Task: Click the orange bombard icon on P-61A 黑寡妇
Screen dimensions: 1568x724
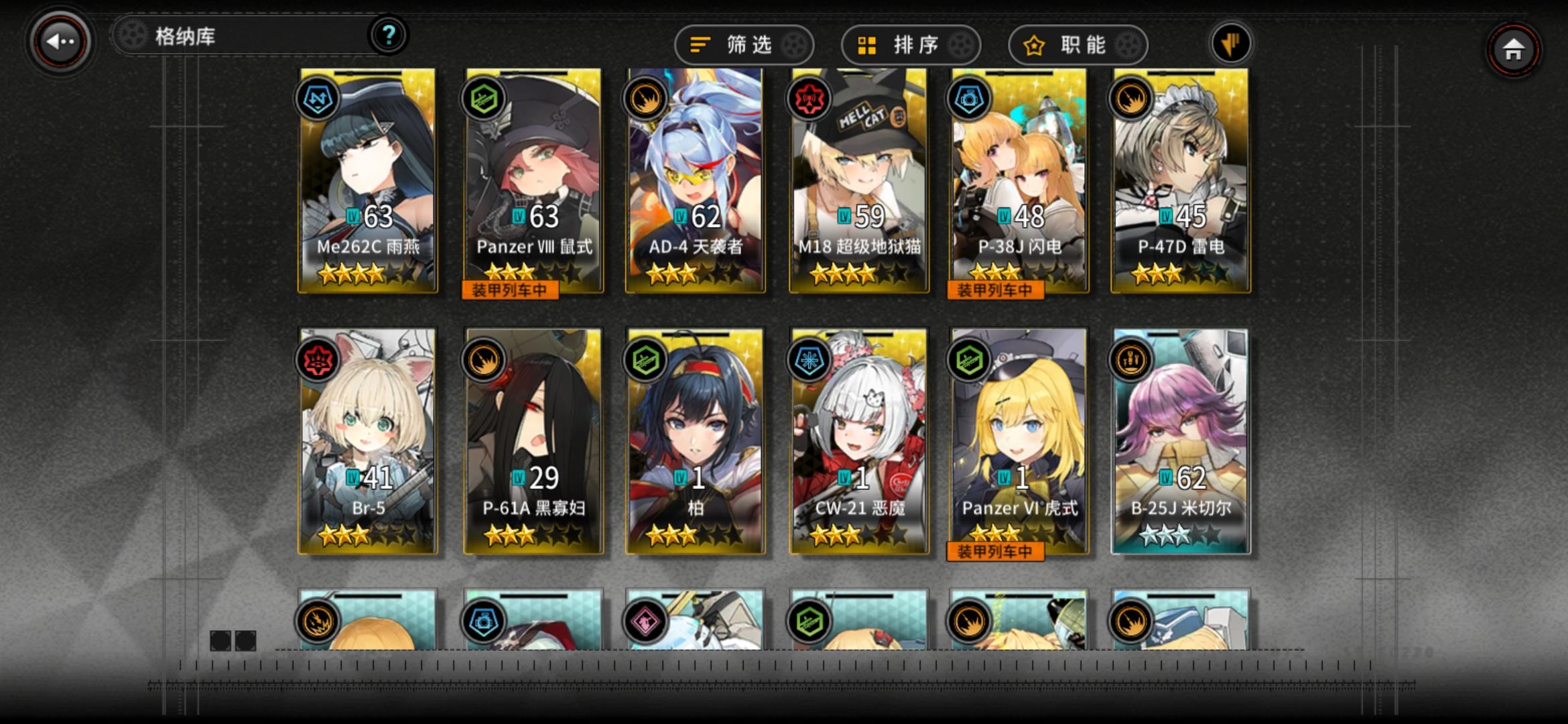Action: [x=484, y=359]
